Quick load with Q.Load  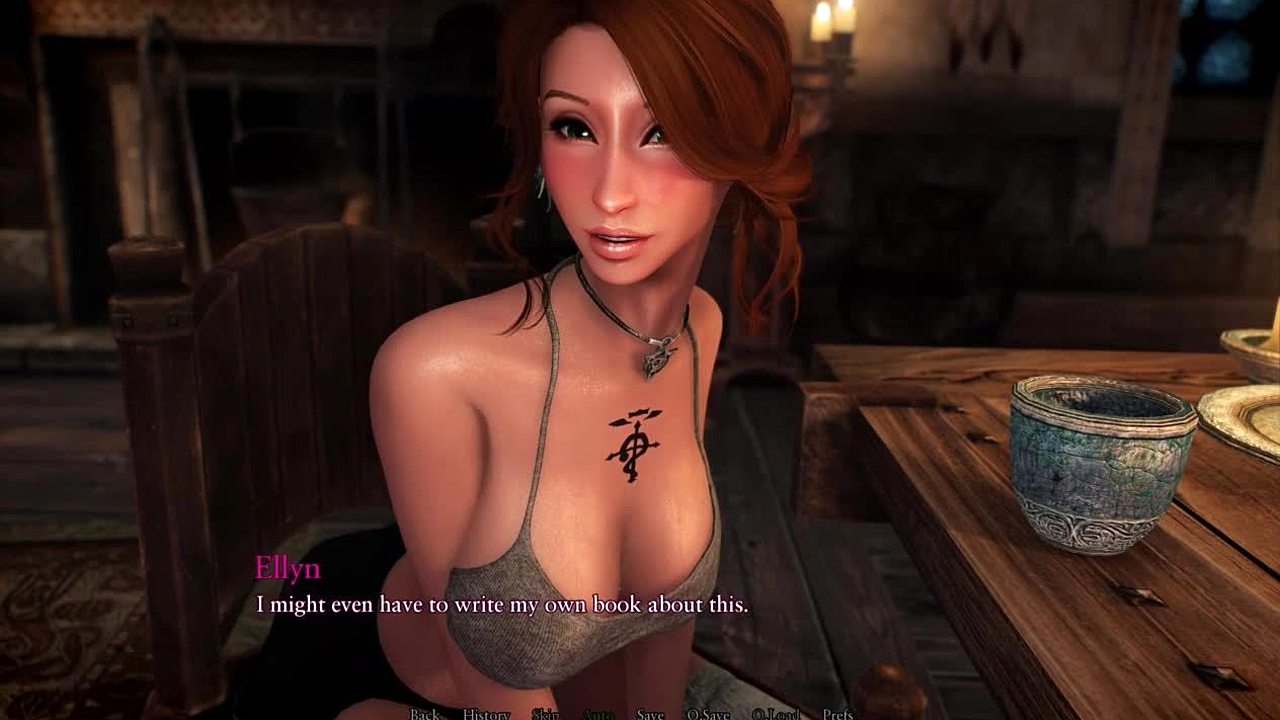click(x=776, y=714)
